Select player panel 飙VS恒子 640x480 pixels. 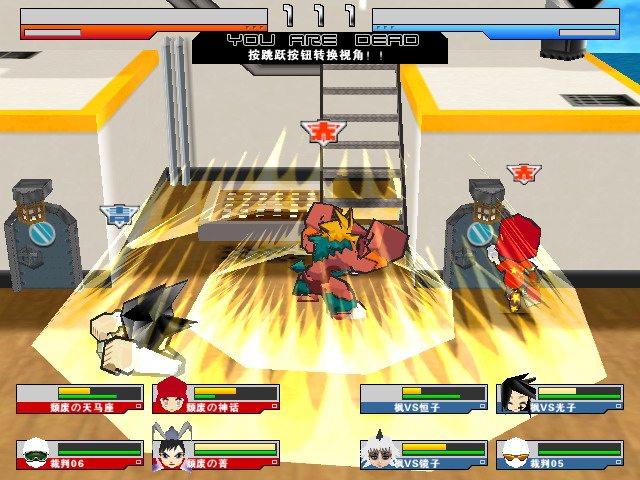coord(423,399)
